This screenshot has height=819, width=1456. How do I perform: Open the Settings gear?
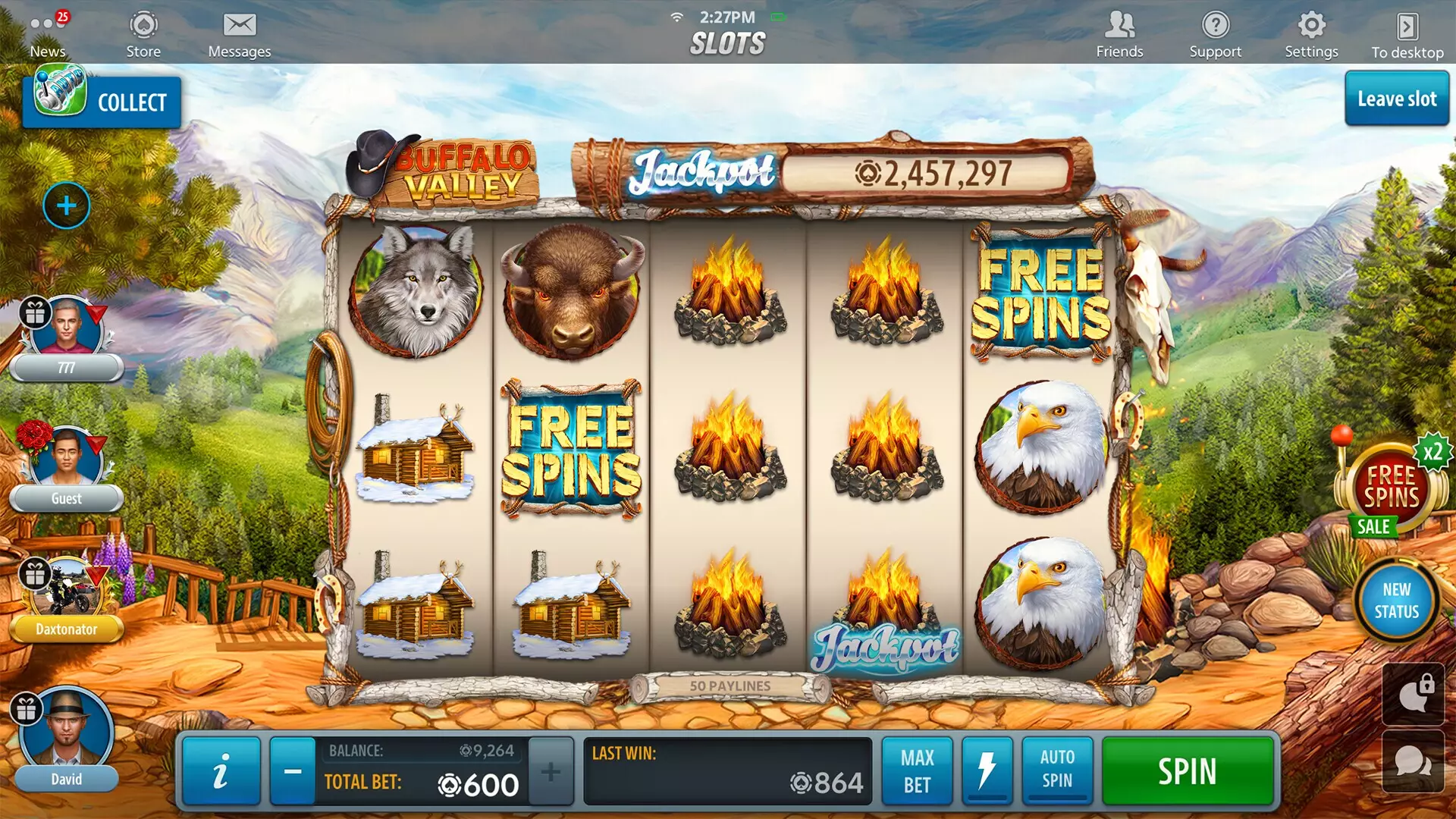pyautogui.click(x=1311, y=30)
